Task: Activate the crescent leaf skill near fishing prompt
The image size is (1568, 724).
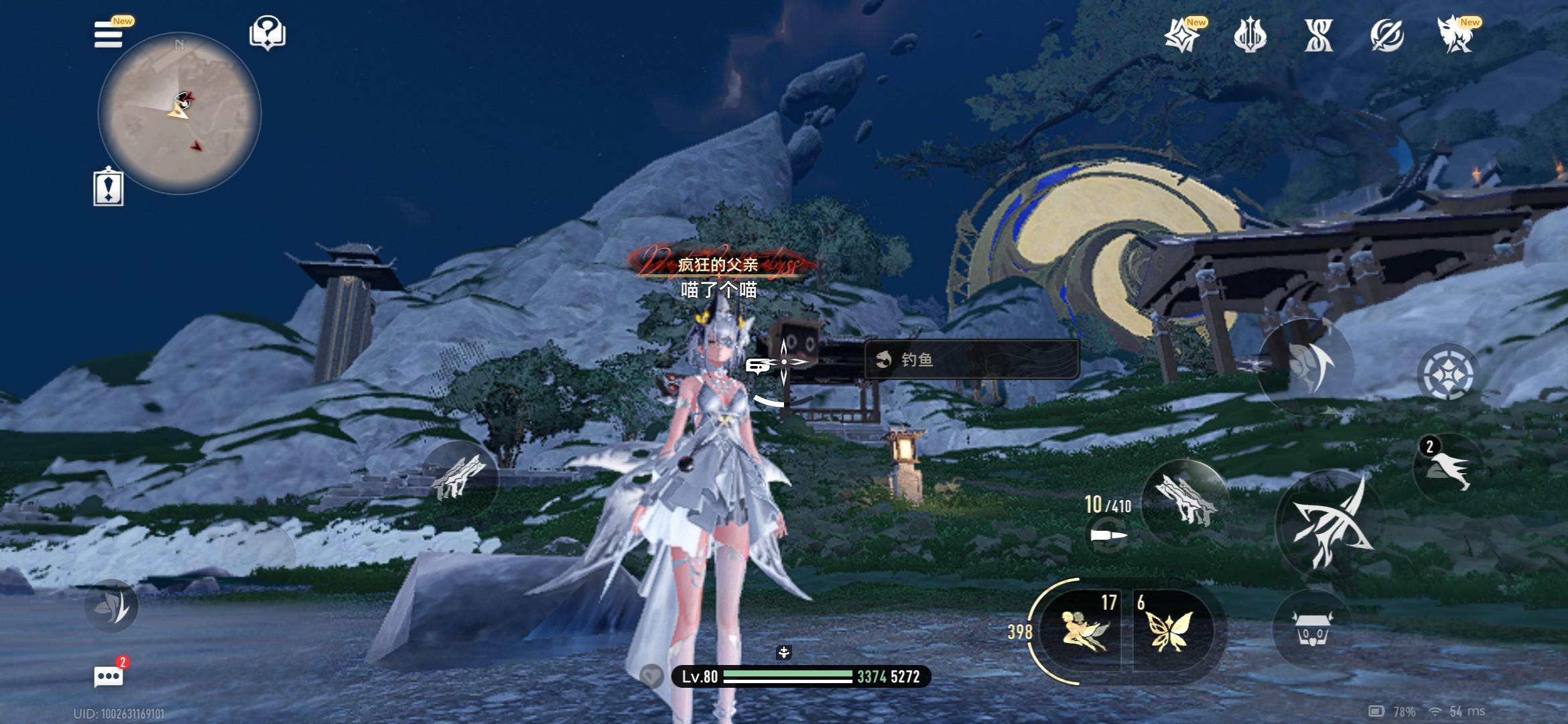Action: pyautogui.click(x=1305, y=366)
